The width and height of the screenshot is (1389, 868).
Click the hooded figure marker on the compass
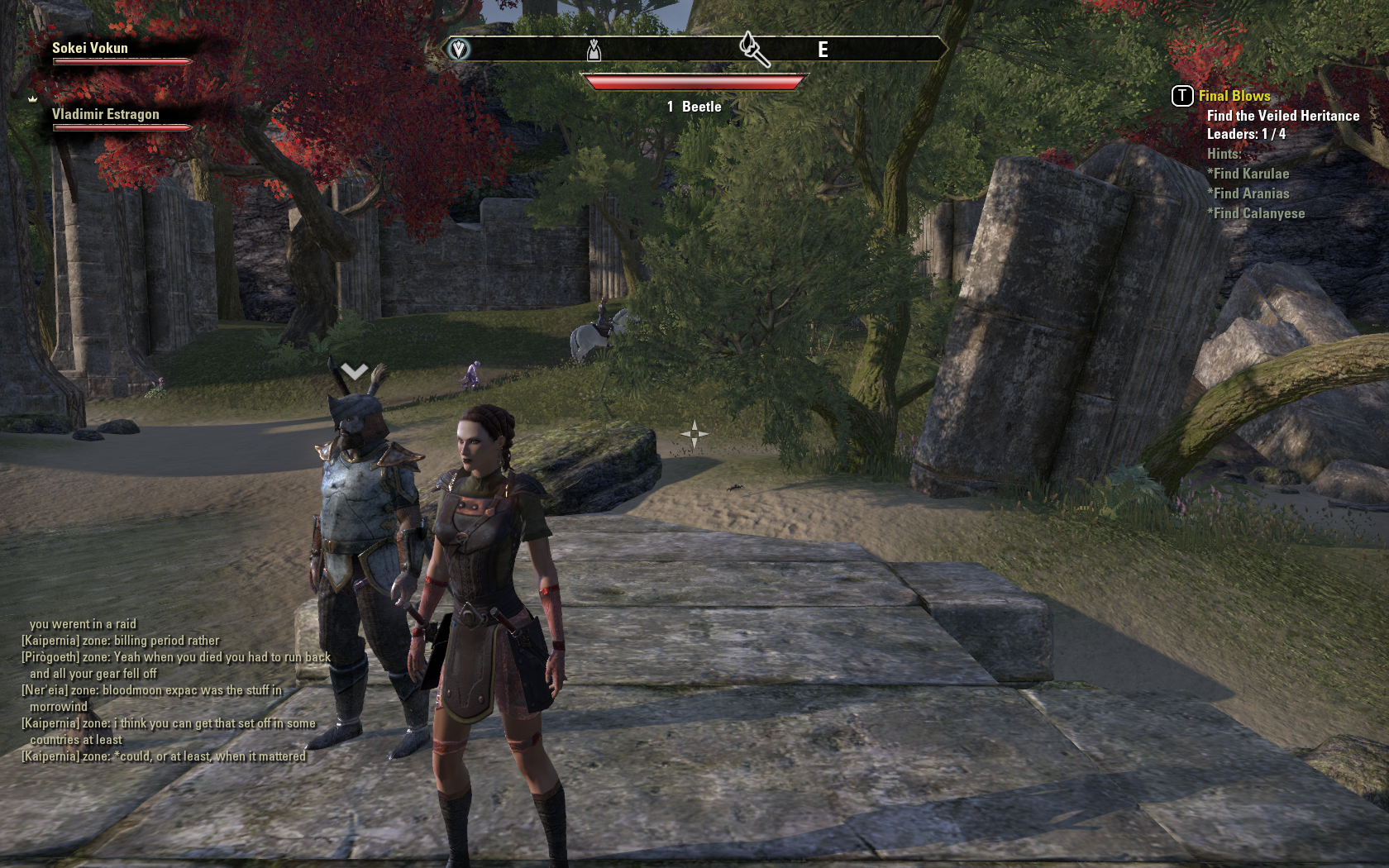(594, 50)
